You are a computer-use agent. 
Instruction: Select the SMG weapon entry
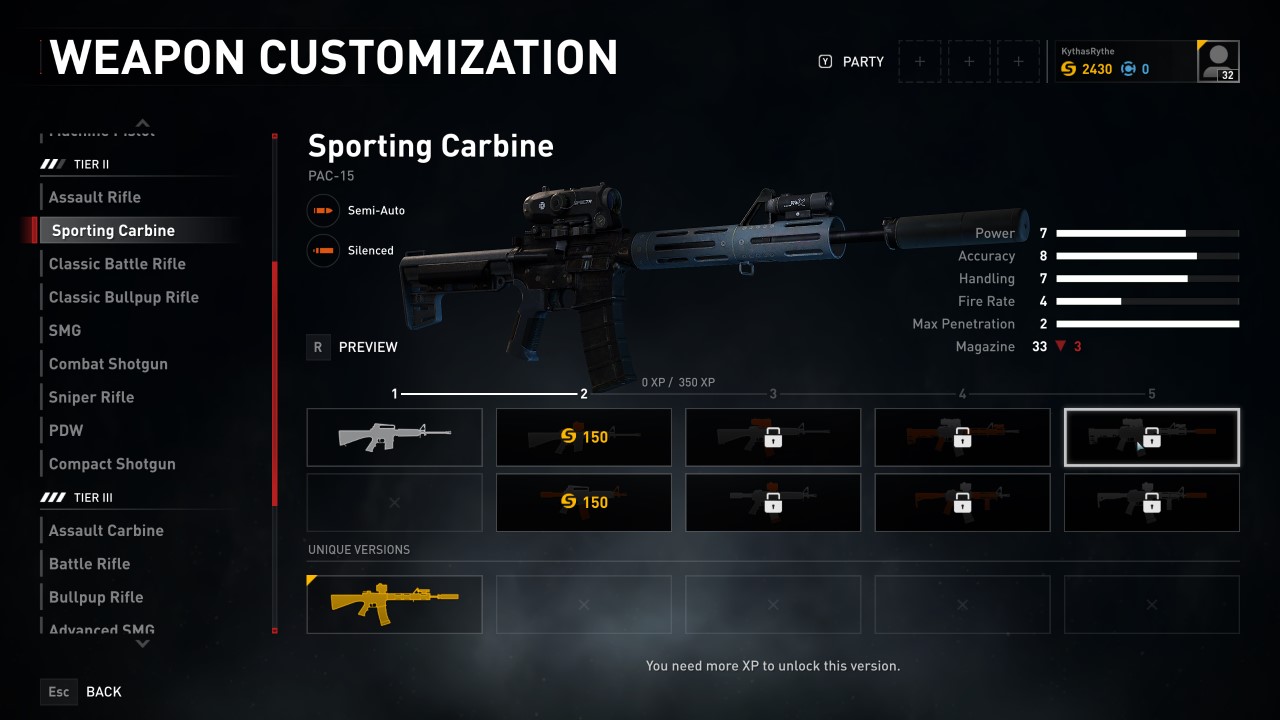65,330
